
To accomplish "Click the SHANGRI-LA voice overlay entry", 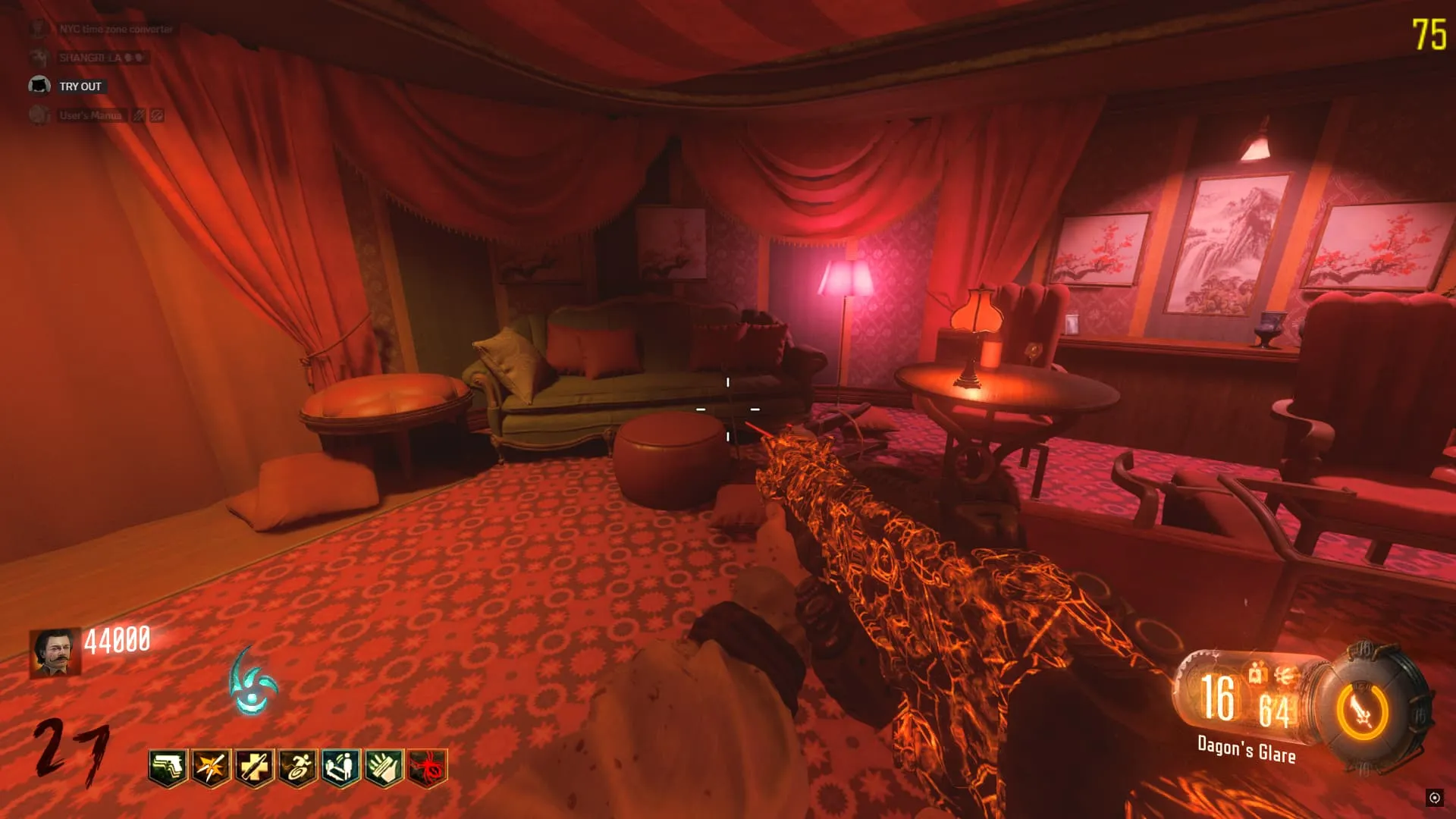I will click(x=89, y=58).
